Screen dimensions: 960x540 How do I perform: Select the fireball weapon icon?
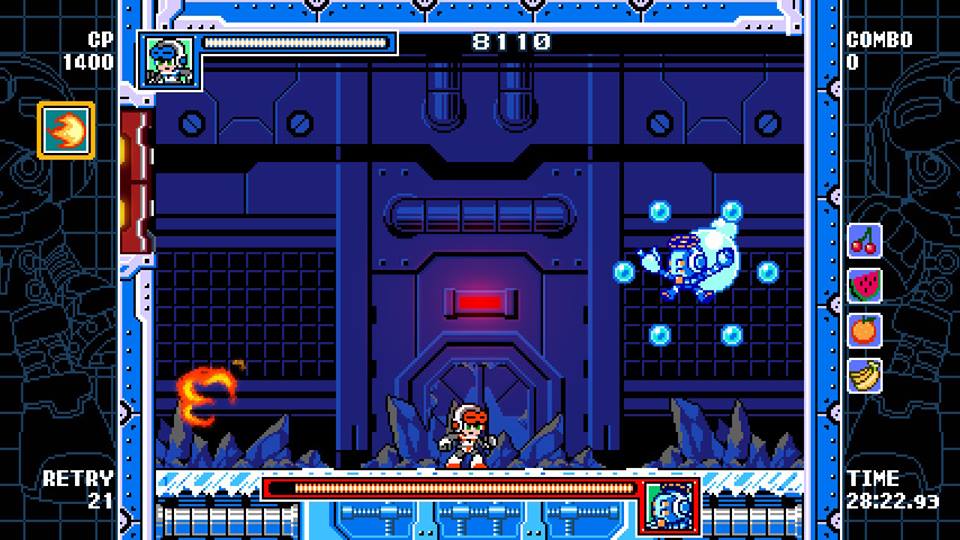click(x=67, y=130)
